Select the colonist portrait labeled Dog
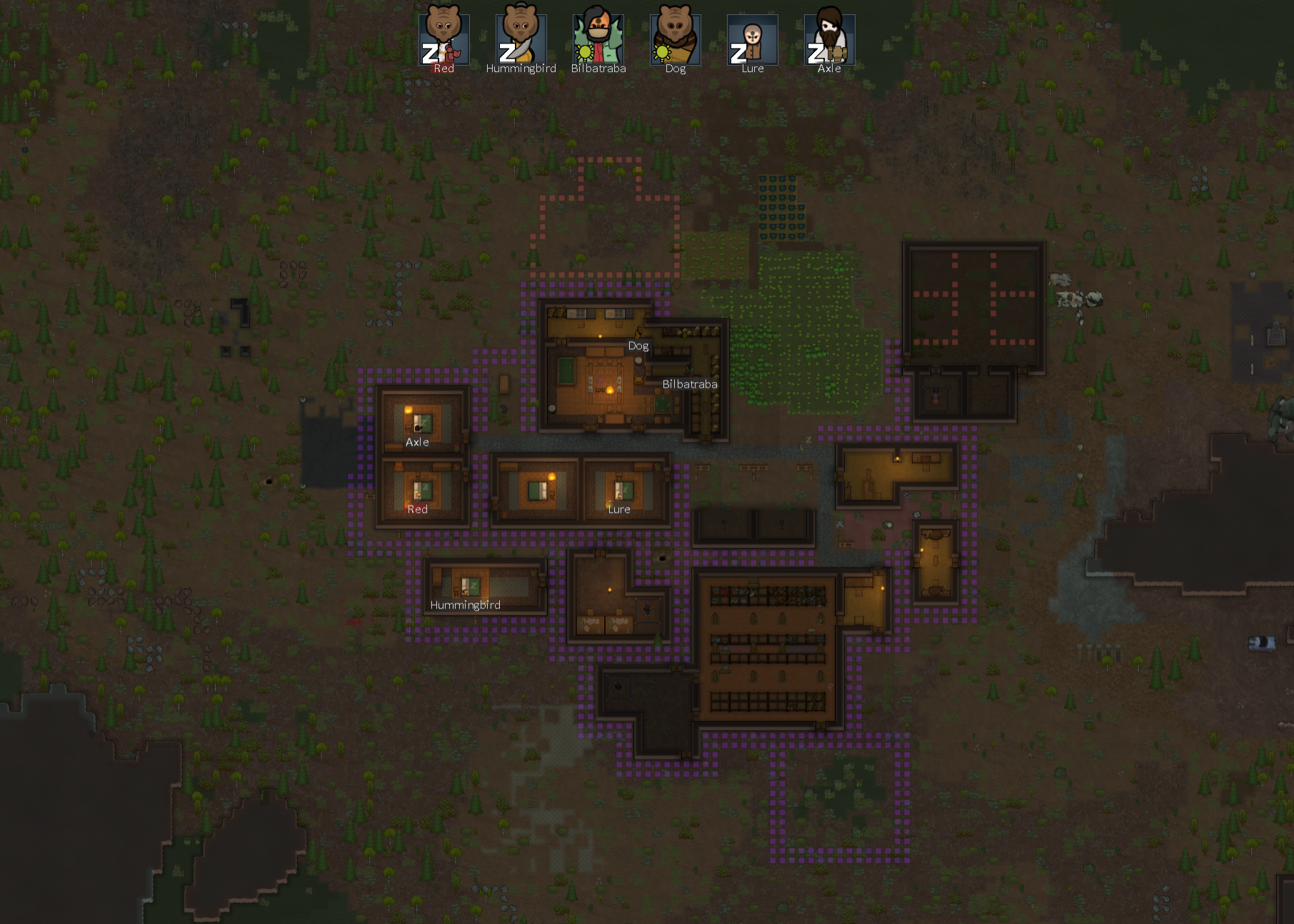Viewport: 1294px width, 924px height. [675, 39]
